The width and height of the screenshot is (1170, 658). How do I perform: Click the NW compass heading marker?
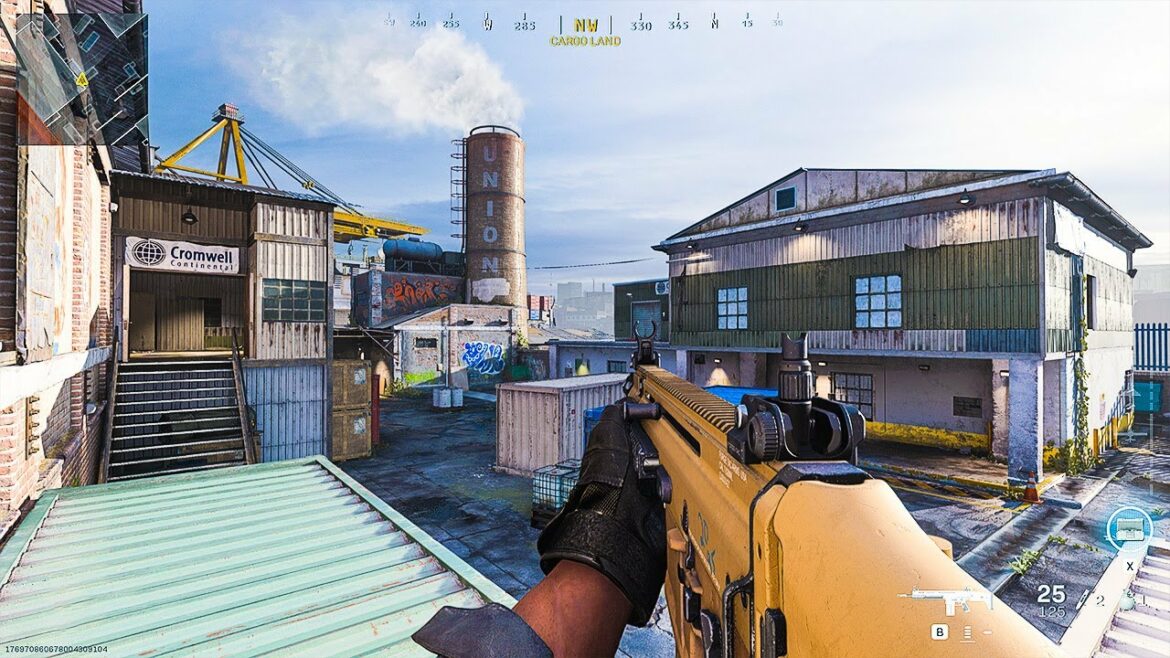[x=585, y=25]
